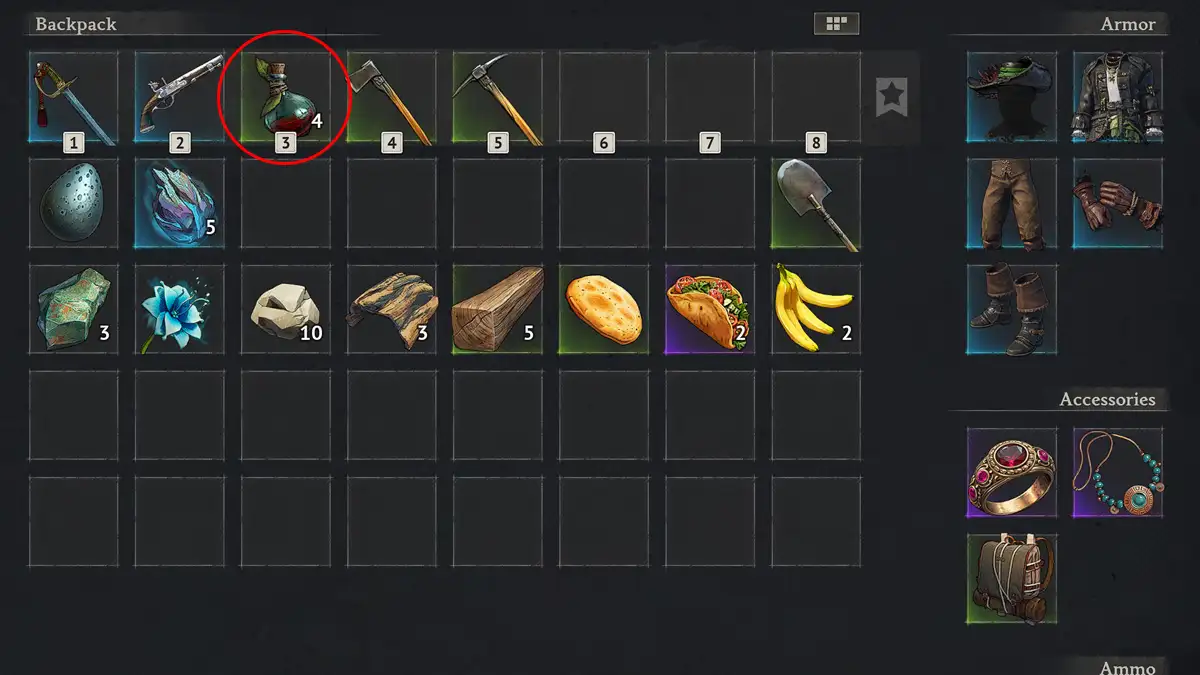Viewport: 1200px width, 675px height.
Task: Select the axe in the hotbar
Action: pyautogui.click(x=391, y=97)
